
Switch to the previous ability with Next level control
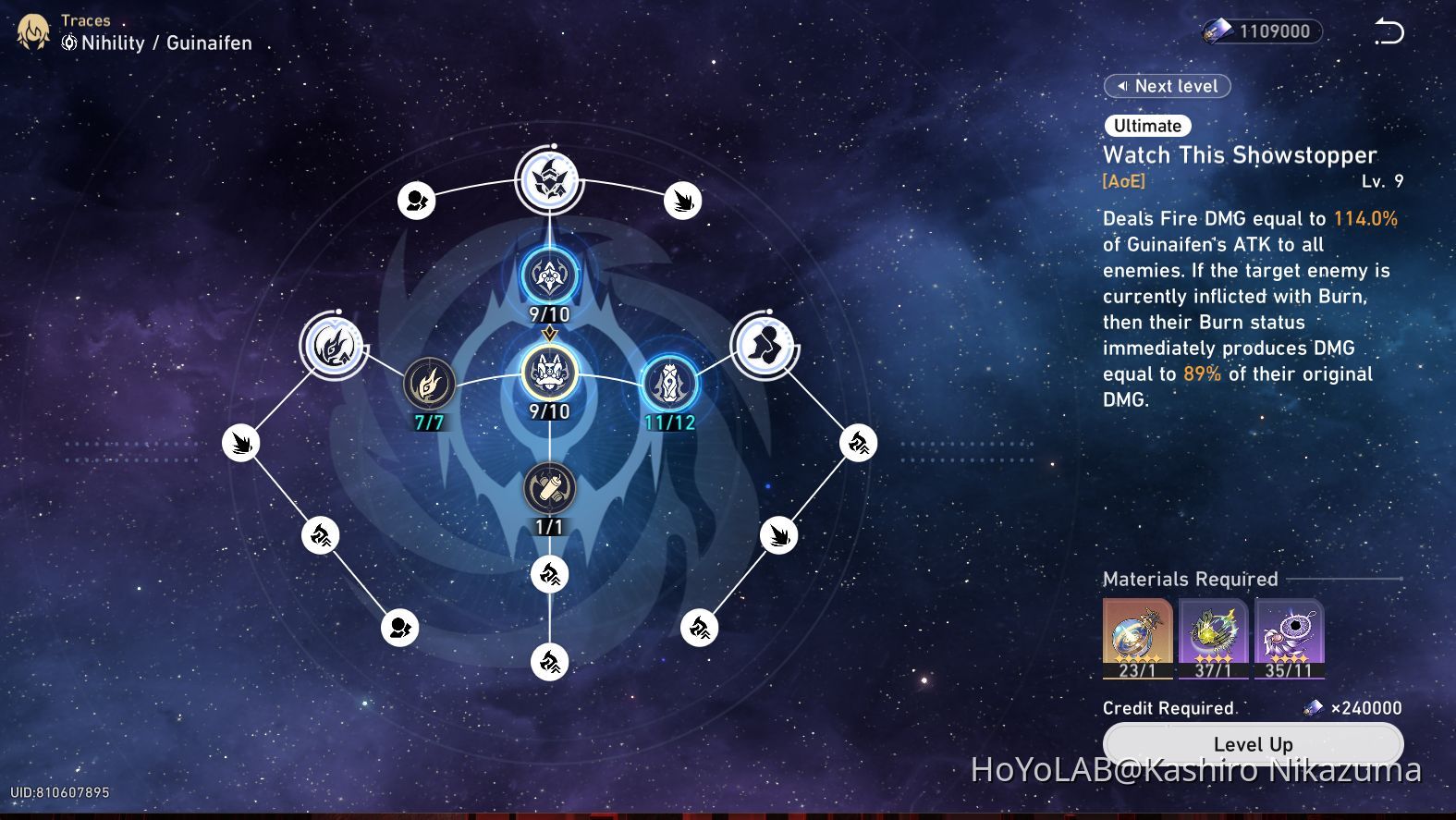(x=1167, y=86)
